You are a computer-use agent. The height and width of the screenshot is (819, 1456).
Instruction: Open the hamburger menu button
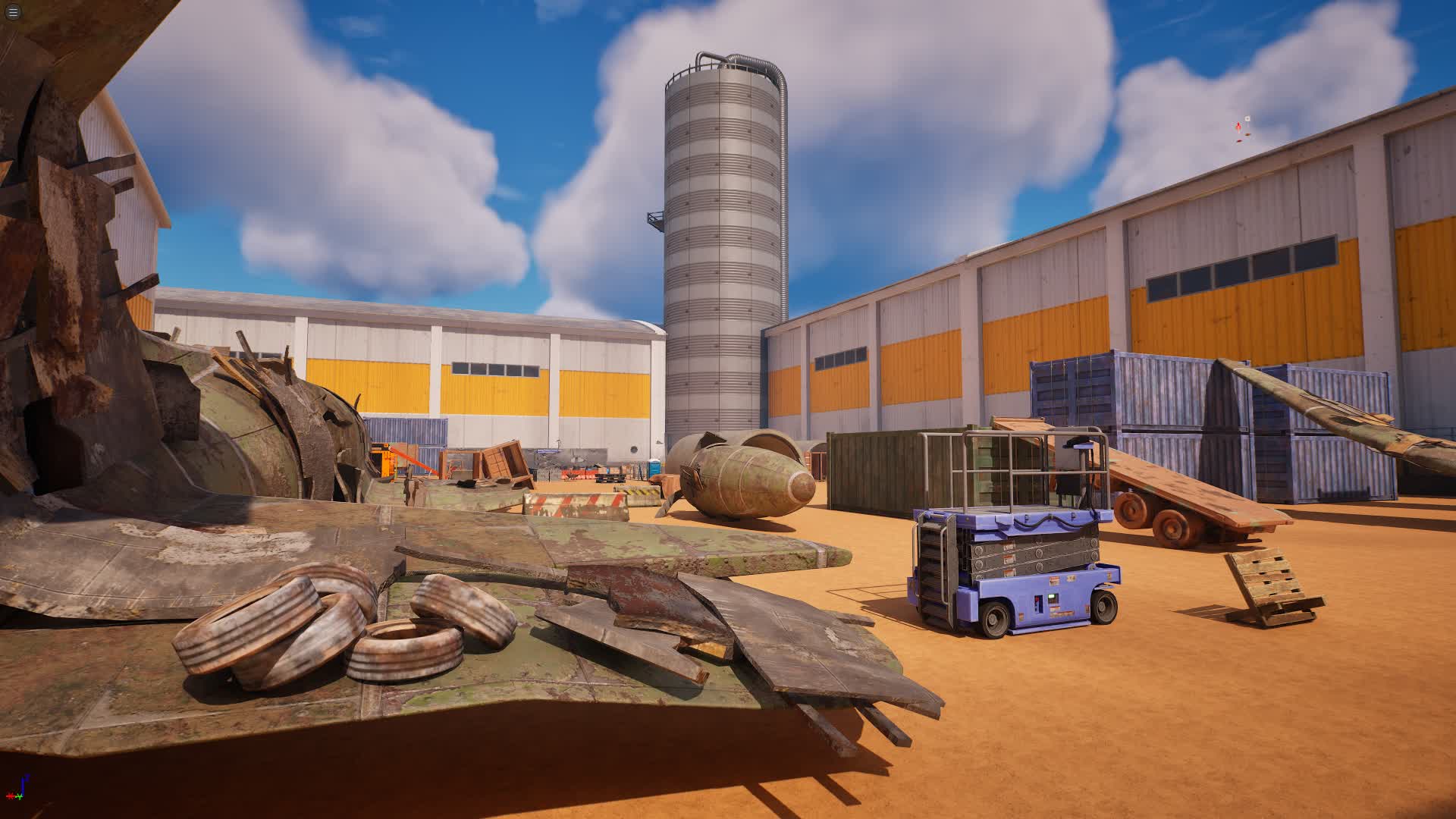tap(13, 12)
